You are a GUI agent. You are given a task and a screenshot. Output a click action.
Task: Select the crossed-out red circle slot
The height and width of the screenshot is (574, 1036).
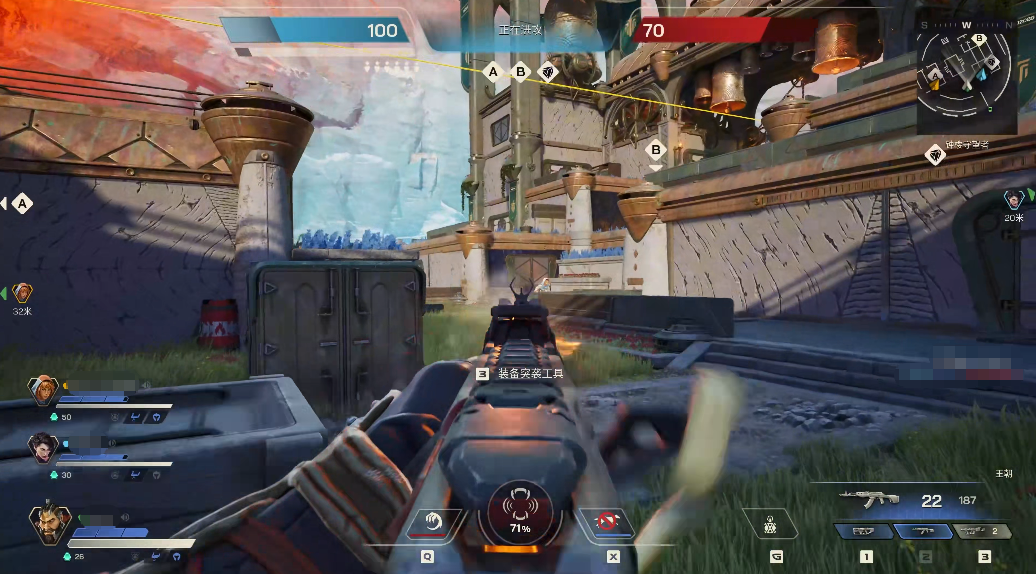[605, 522]
